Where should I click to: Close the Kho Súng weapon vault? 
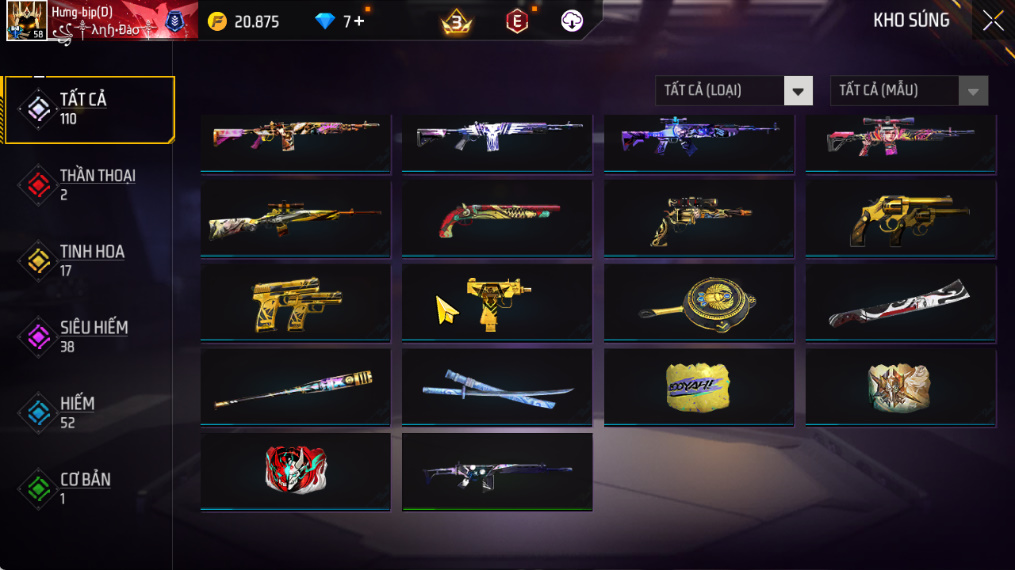tap(992, 21)
